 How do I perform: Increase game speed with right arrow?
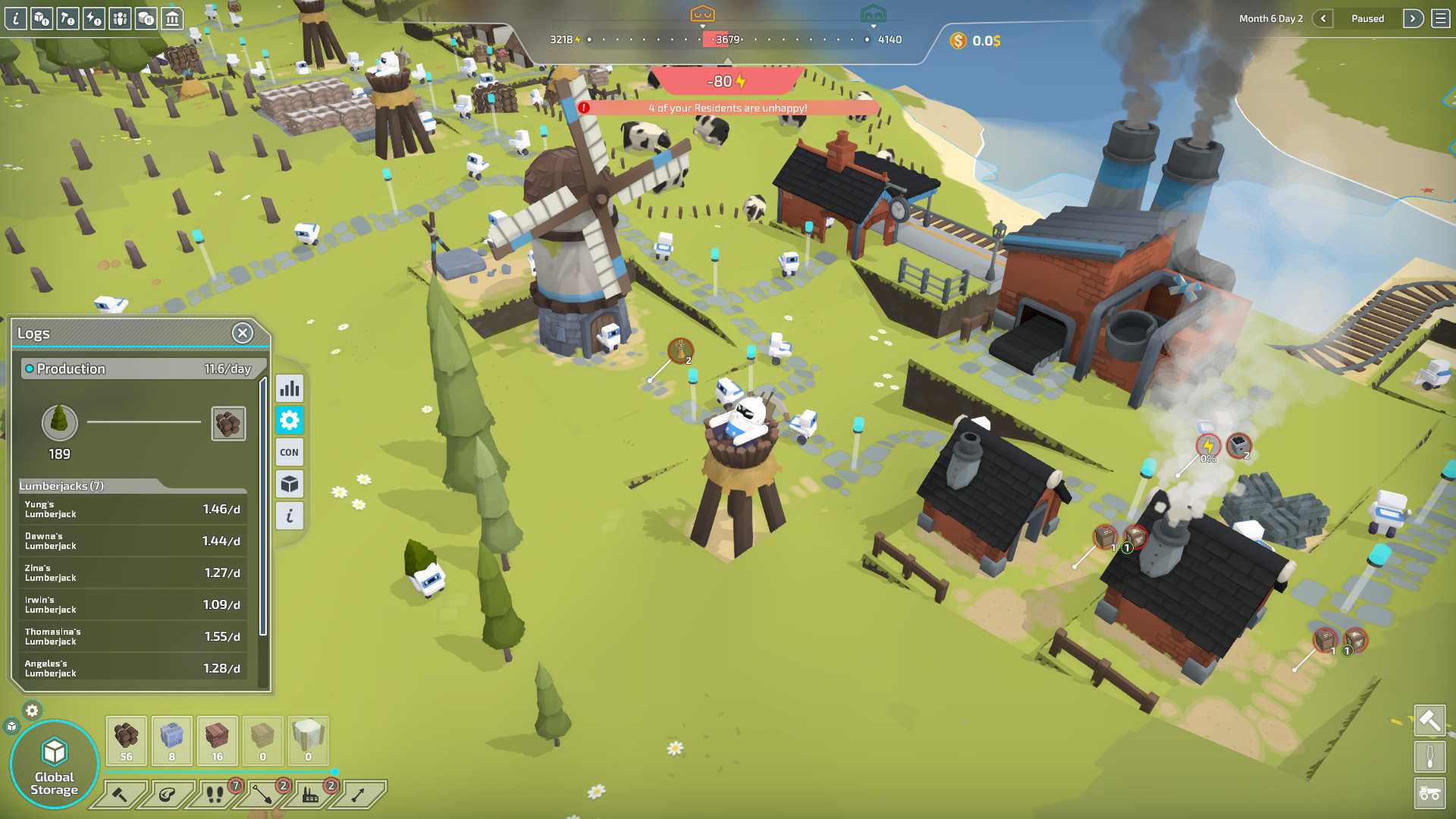point(1413,19)
